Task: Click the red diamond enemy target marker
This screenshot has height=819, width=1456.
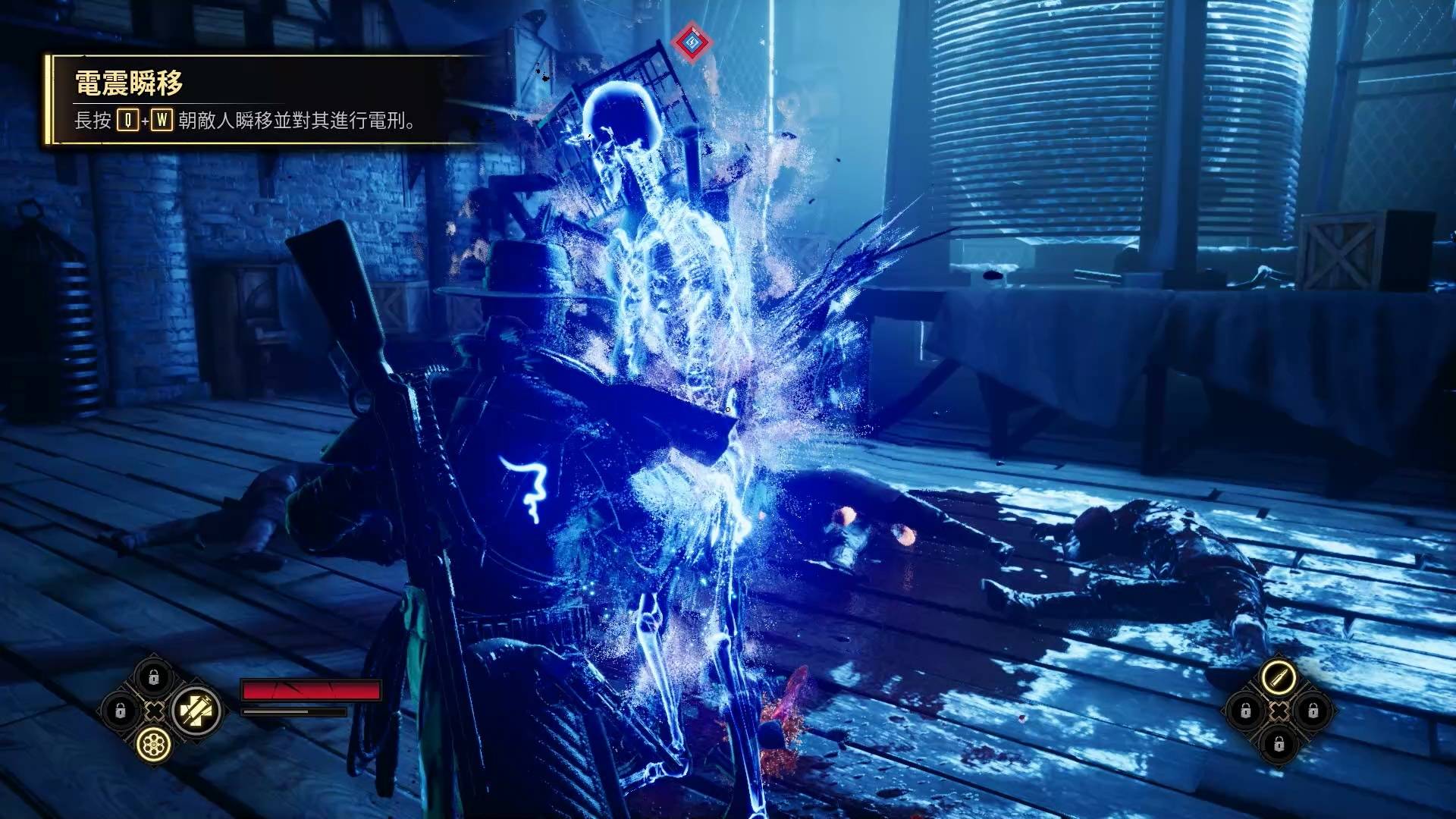Action: [x=690, y=42]
